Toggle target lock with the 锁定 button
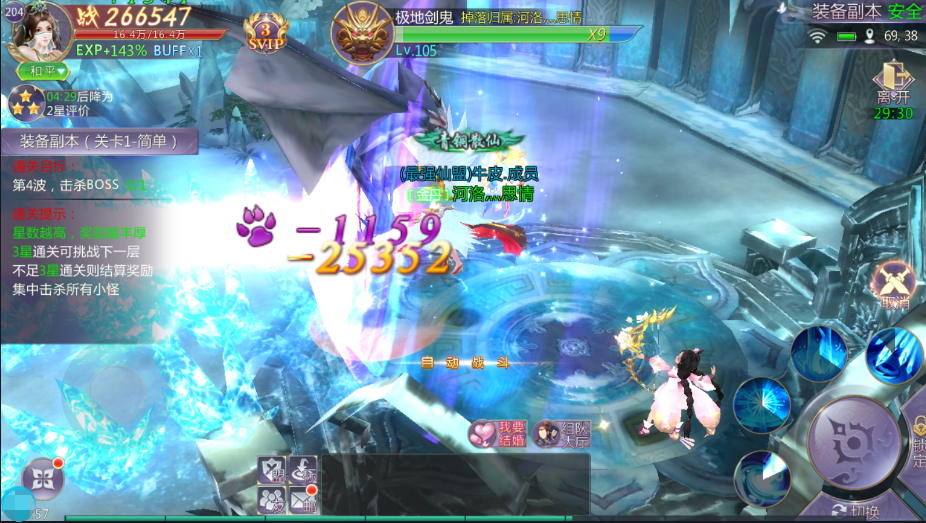This screenshot has height=523, width=926. [916, 443]
